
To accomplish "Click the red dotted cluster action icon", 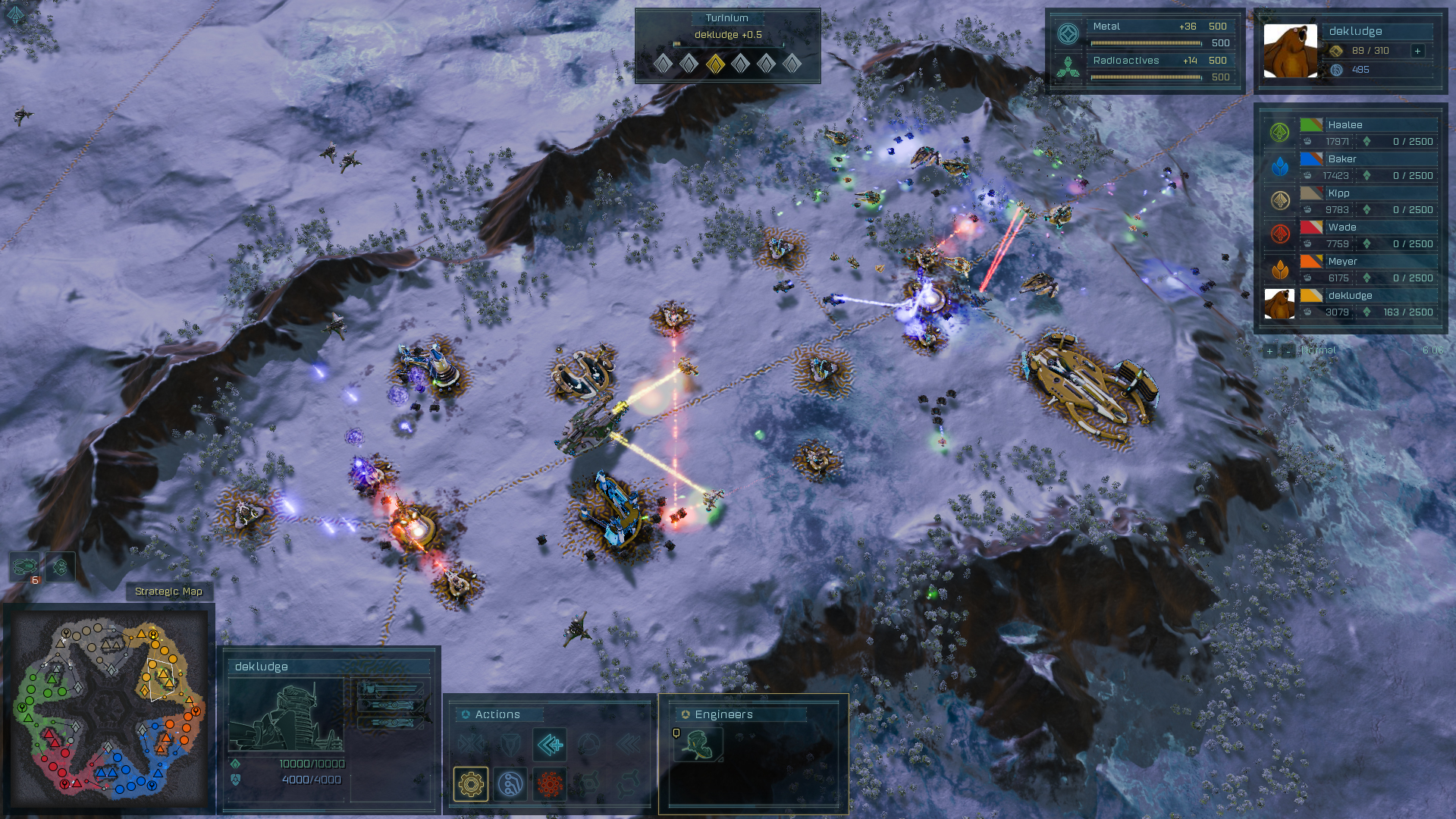I will pos(550,783).
